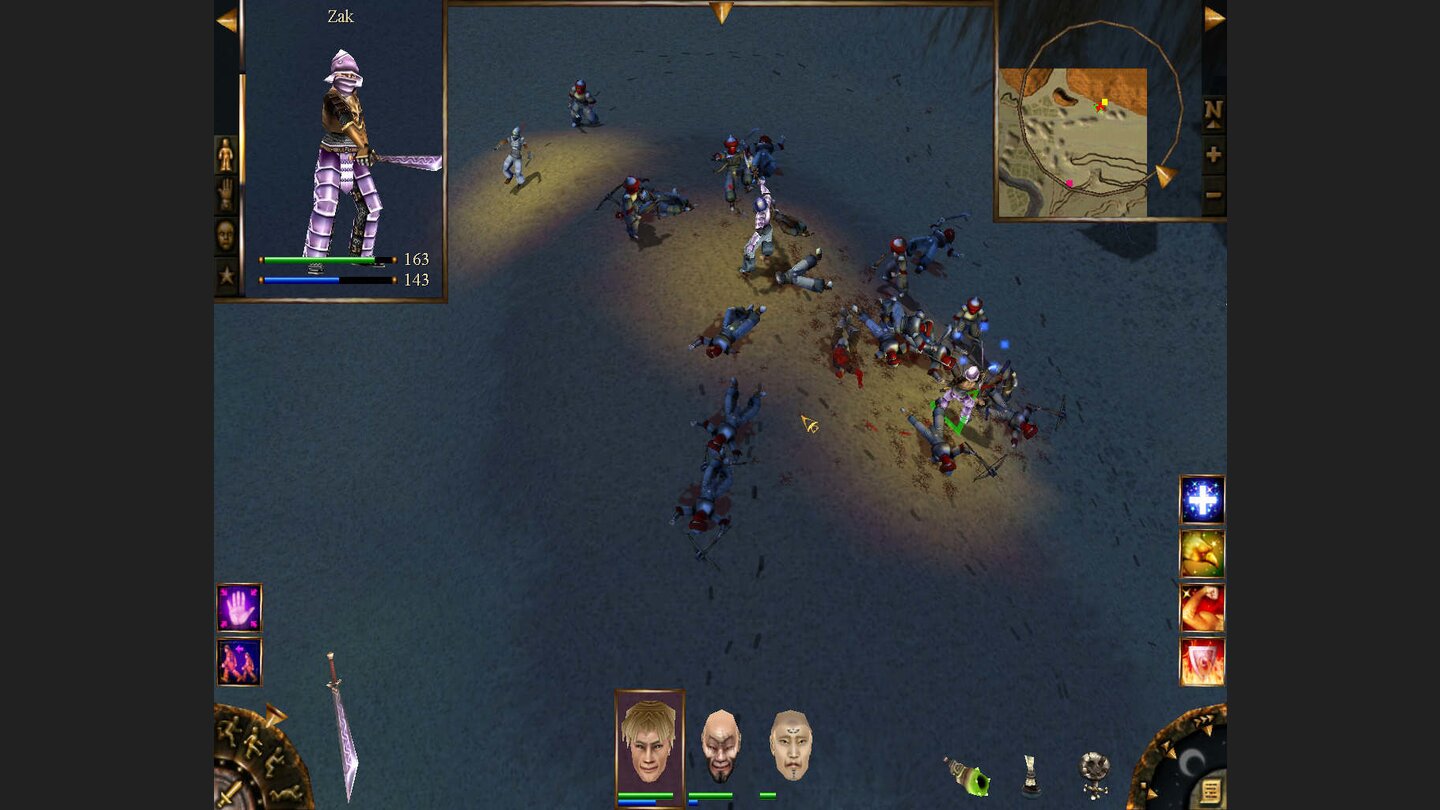Zoom out the minimap with the minus button
The height and width of the screenshot is (810, 1440).
1211,192
